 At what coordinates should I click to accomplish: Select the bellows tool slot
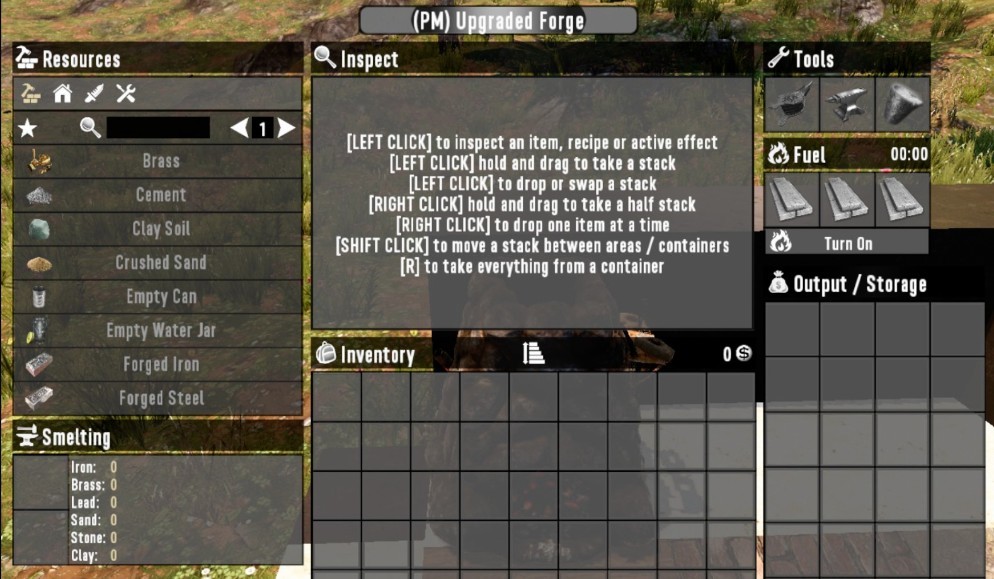point(792,104)
